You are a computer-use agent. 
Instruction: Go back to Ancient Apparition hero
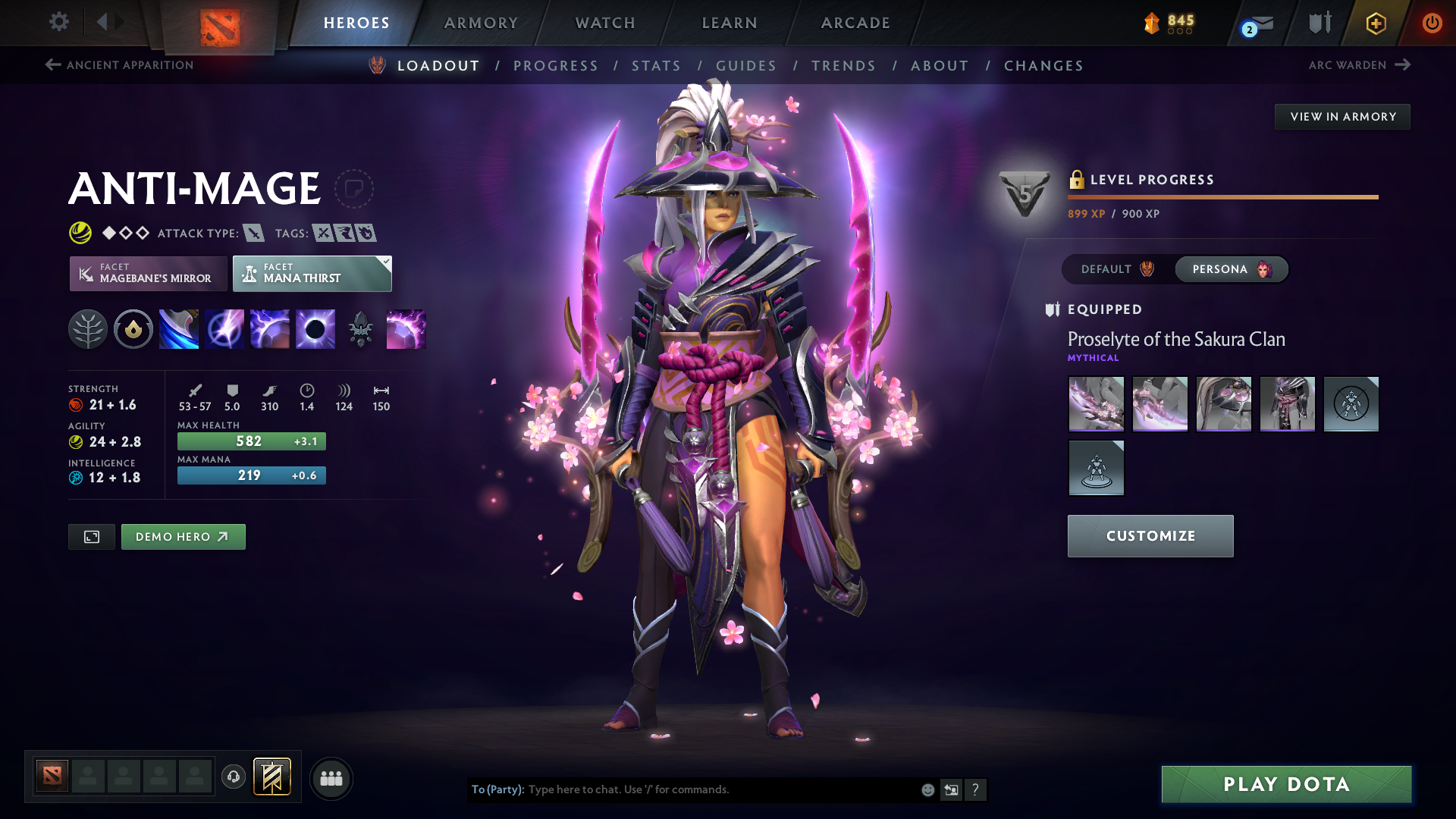pos(118,65)
